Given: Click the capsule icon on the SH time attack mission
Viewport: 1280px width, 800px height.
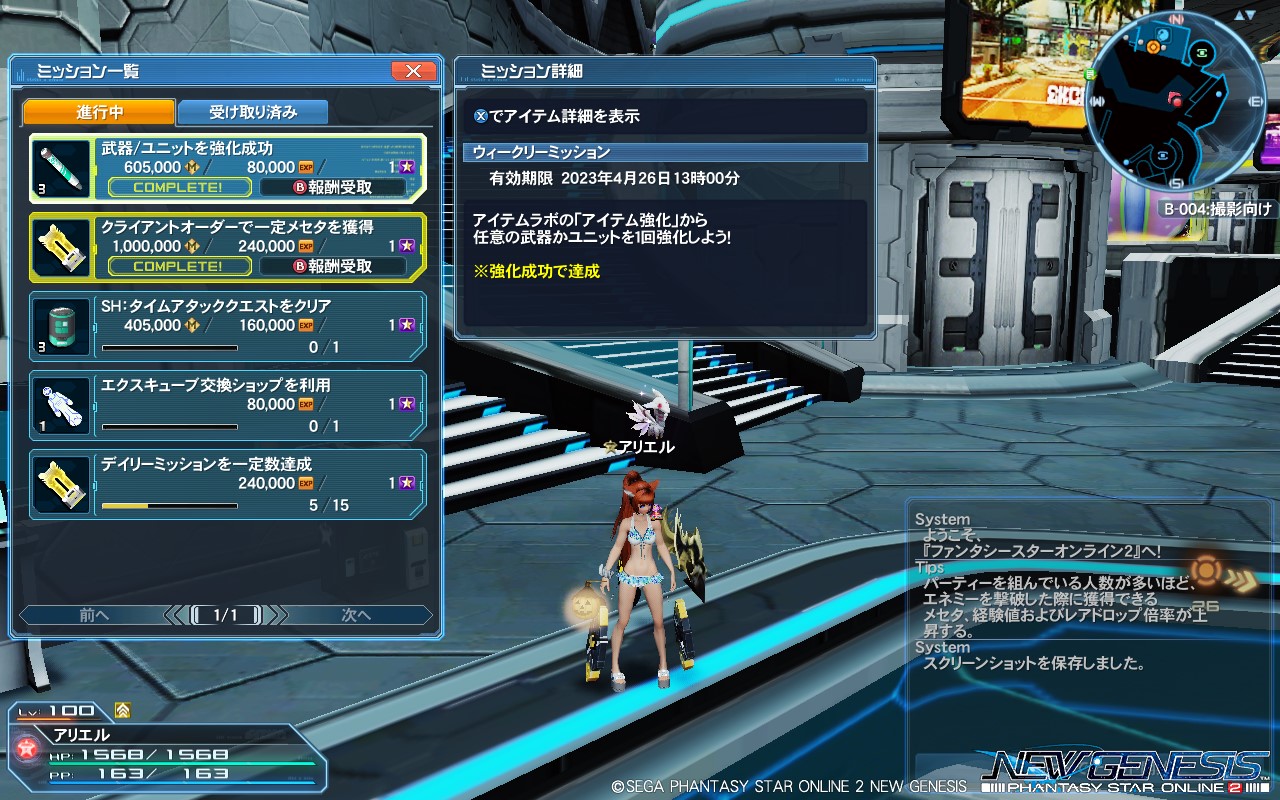Looking at the screenshot, I should (60, 325).
